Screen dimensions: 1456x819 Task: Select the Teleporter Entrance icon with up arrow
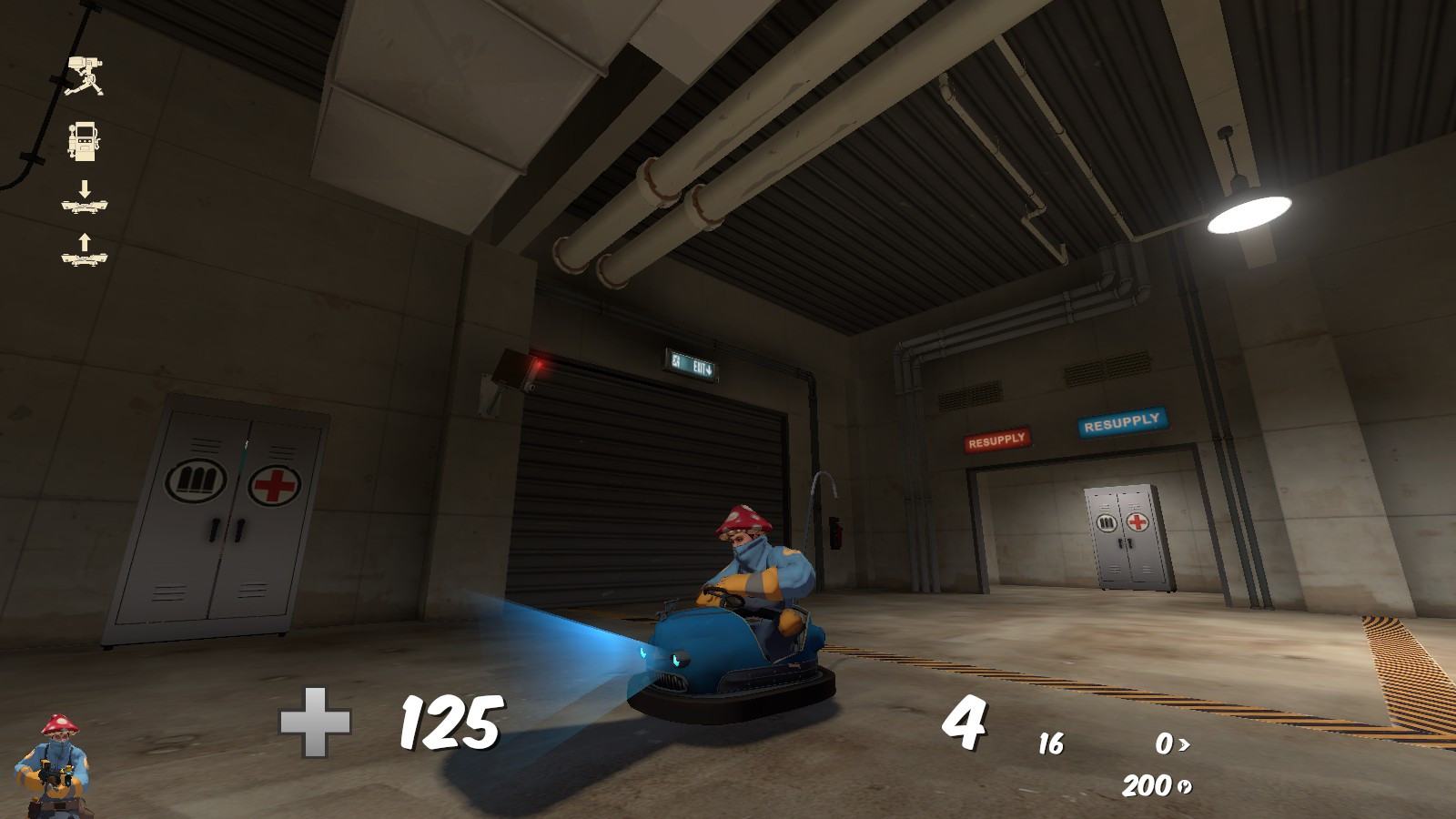coord(84,250)
